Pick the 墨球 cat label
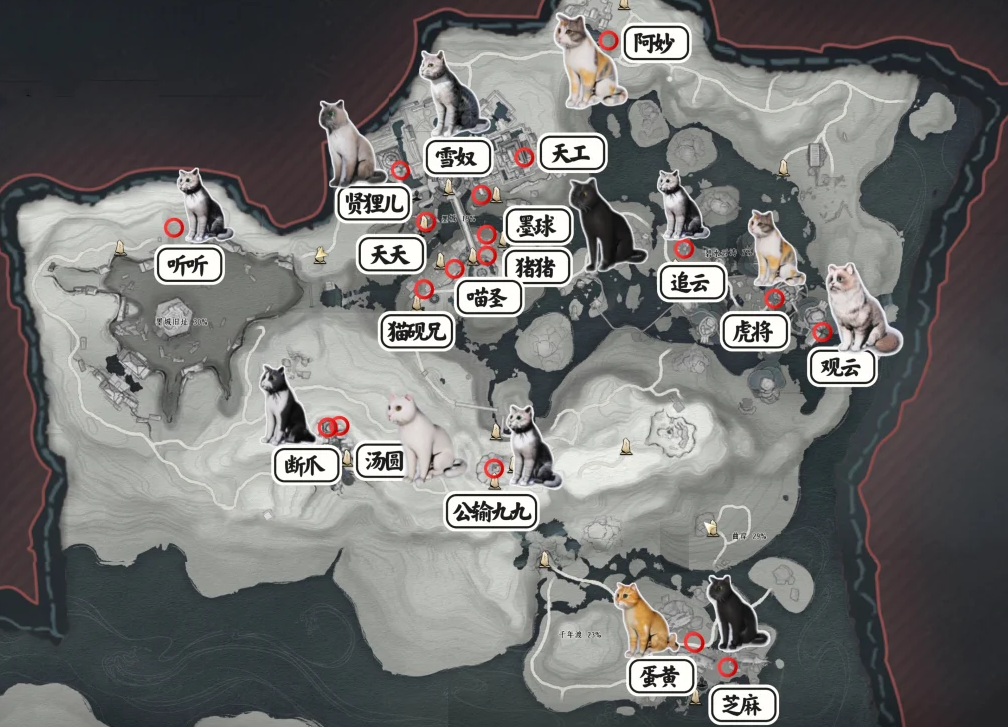Viewport: 1008px width, 727px height. coord(537,226)
